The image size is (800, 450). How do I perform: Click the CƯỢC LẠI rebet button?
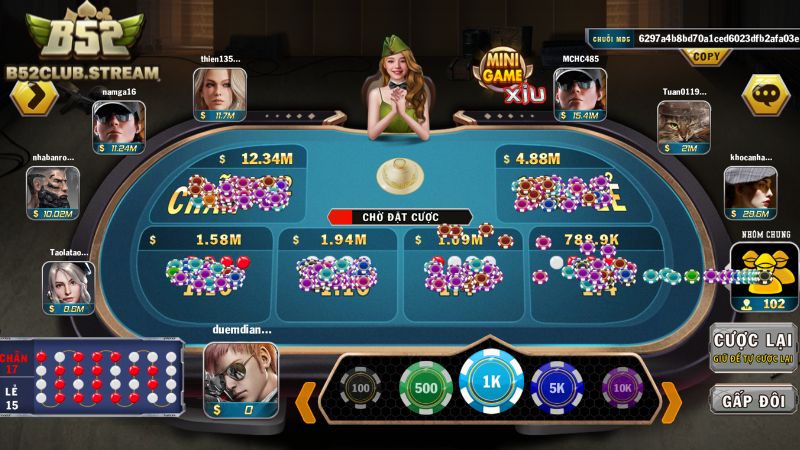(x=753, y=347)
